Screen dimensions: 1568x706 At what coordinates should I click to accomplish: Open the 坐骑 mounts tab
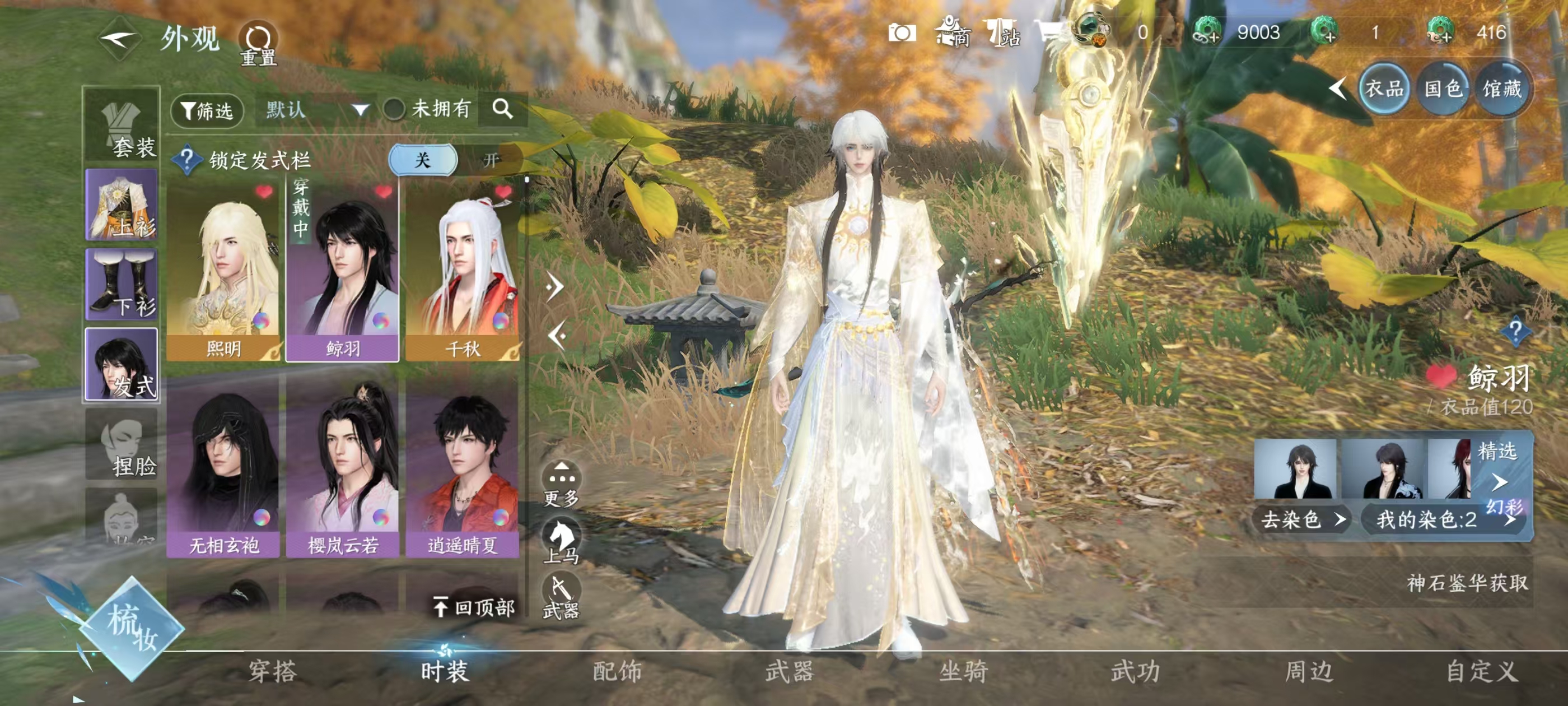coord(963,671)
